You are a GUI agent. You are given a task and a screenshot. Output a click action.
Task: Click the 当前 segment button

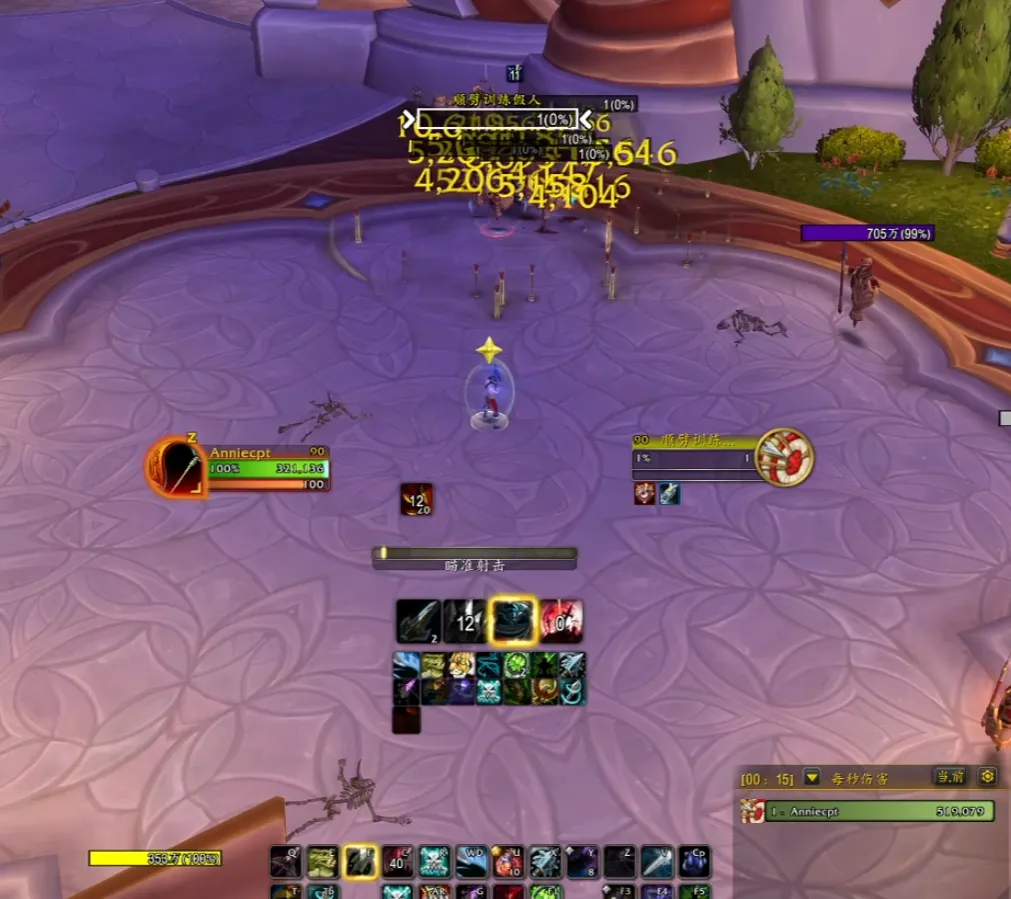(x=949, y=777)
